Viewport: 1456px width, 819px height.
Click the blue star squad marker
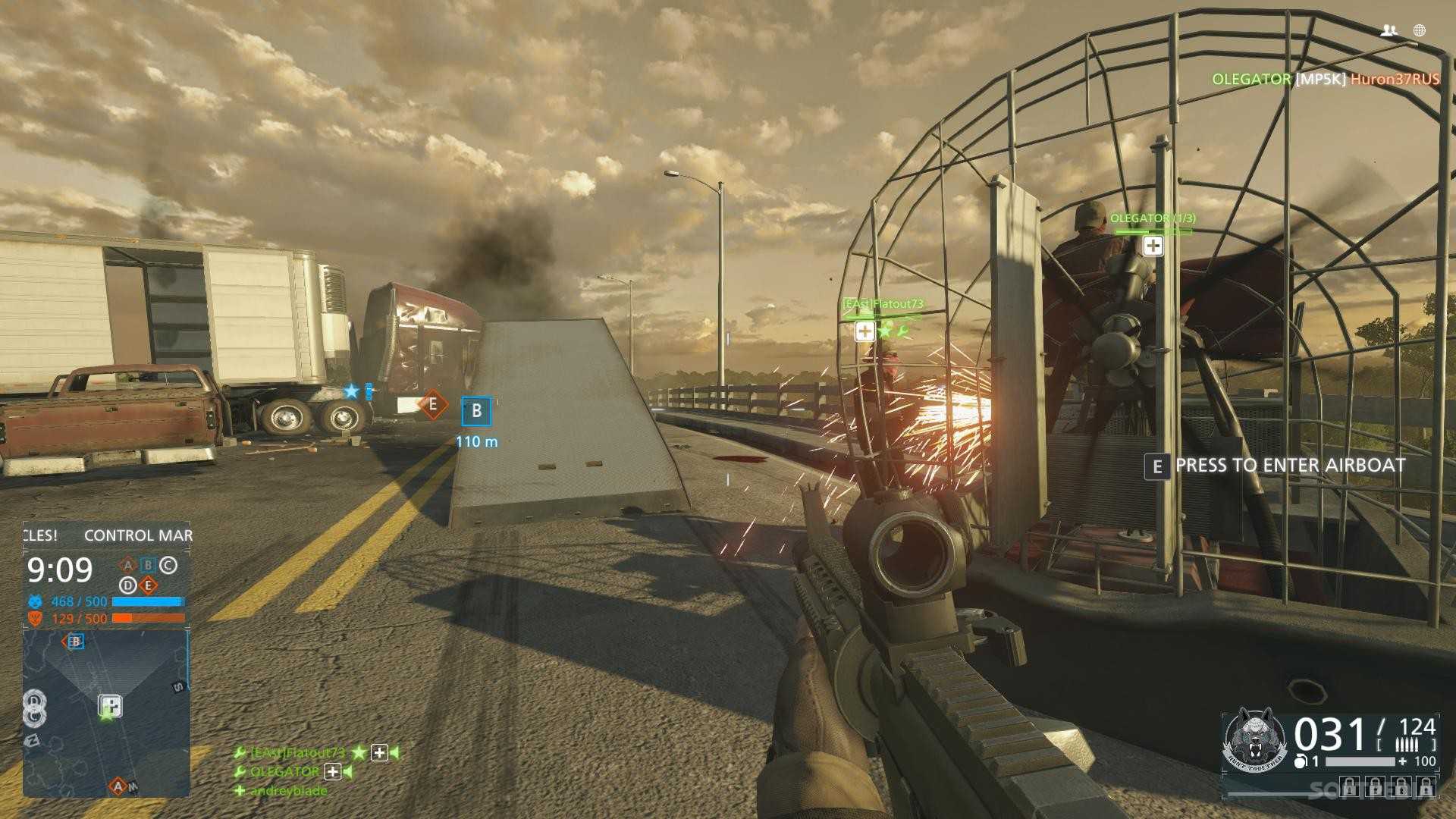pos(351,391)
